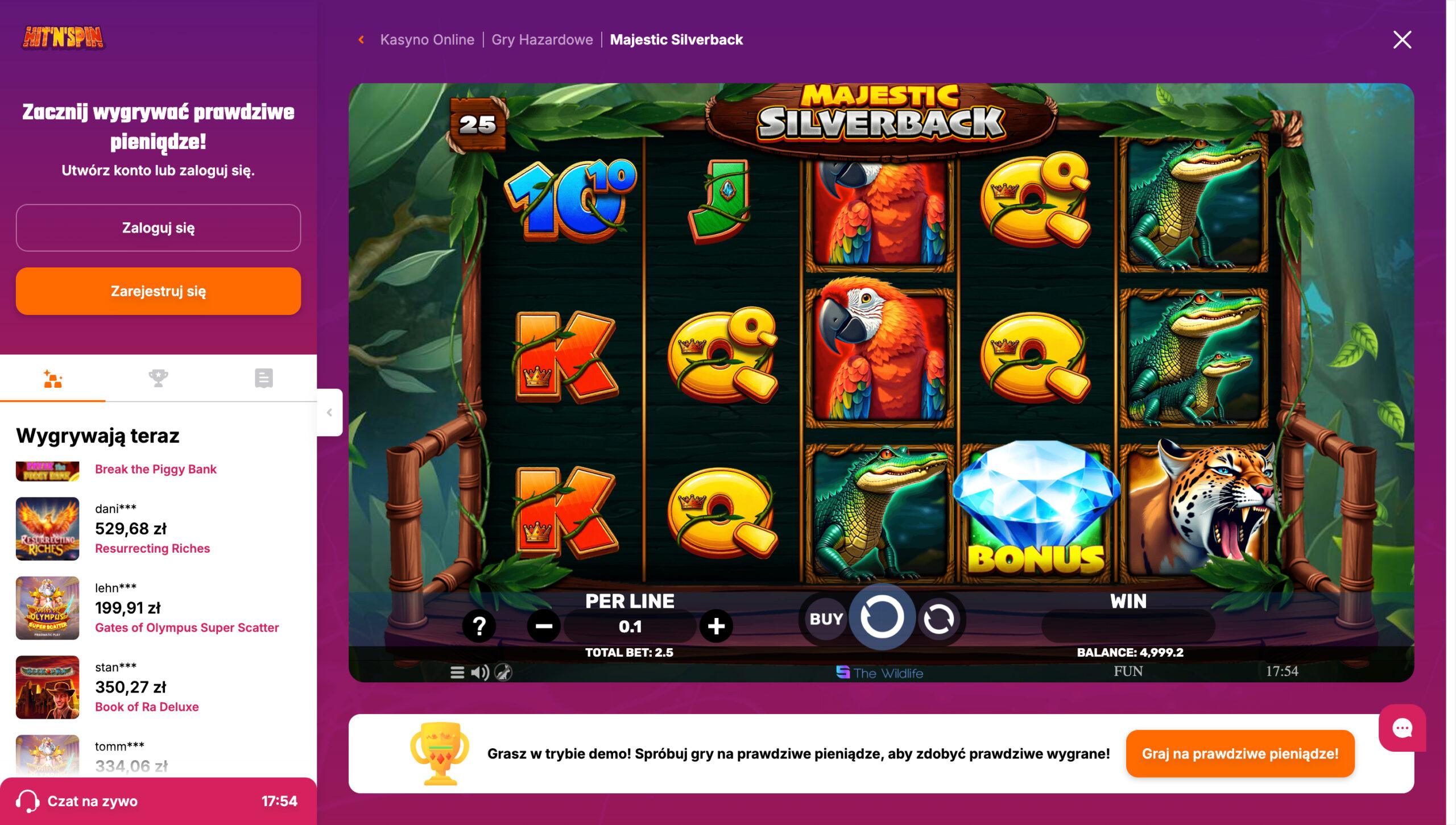Enable autoplay with the double-arrow spin icon
Viewport: 1456px width, 825px height.
pos(937,619)
